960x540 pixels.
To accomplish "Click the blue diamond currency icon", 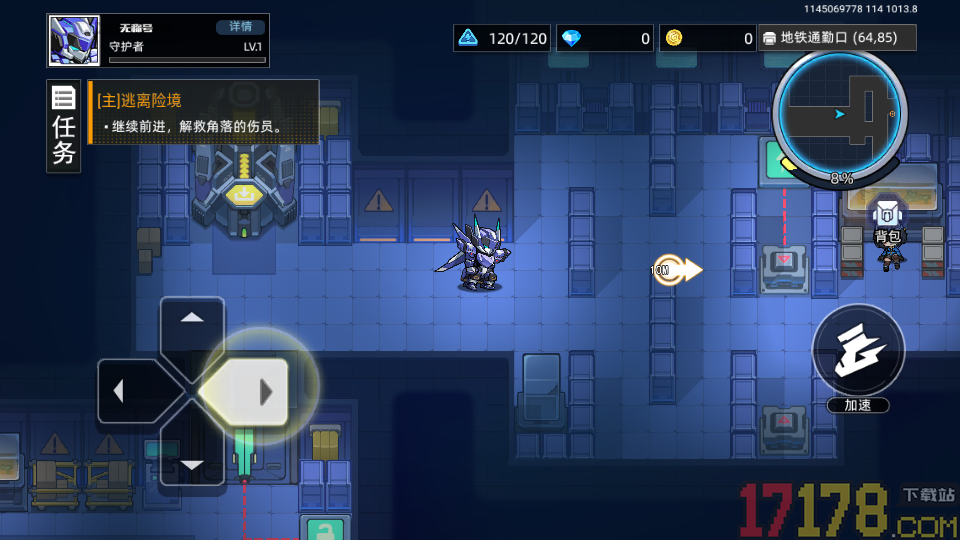I will click(x=571, y=39).
